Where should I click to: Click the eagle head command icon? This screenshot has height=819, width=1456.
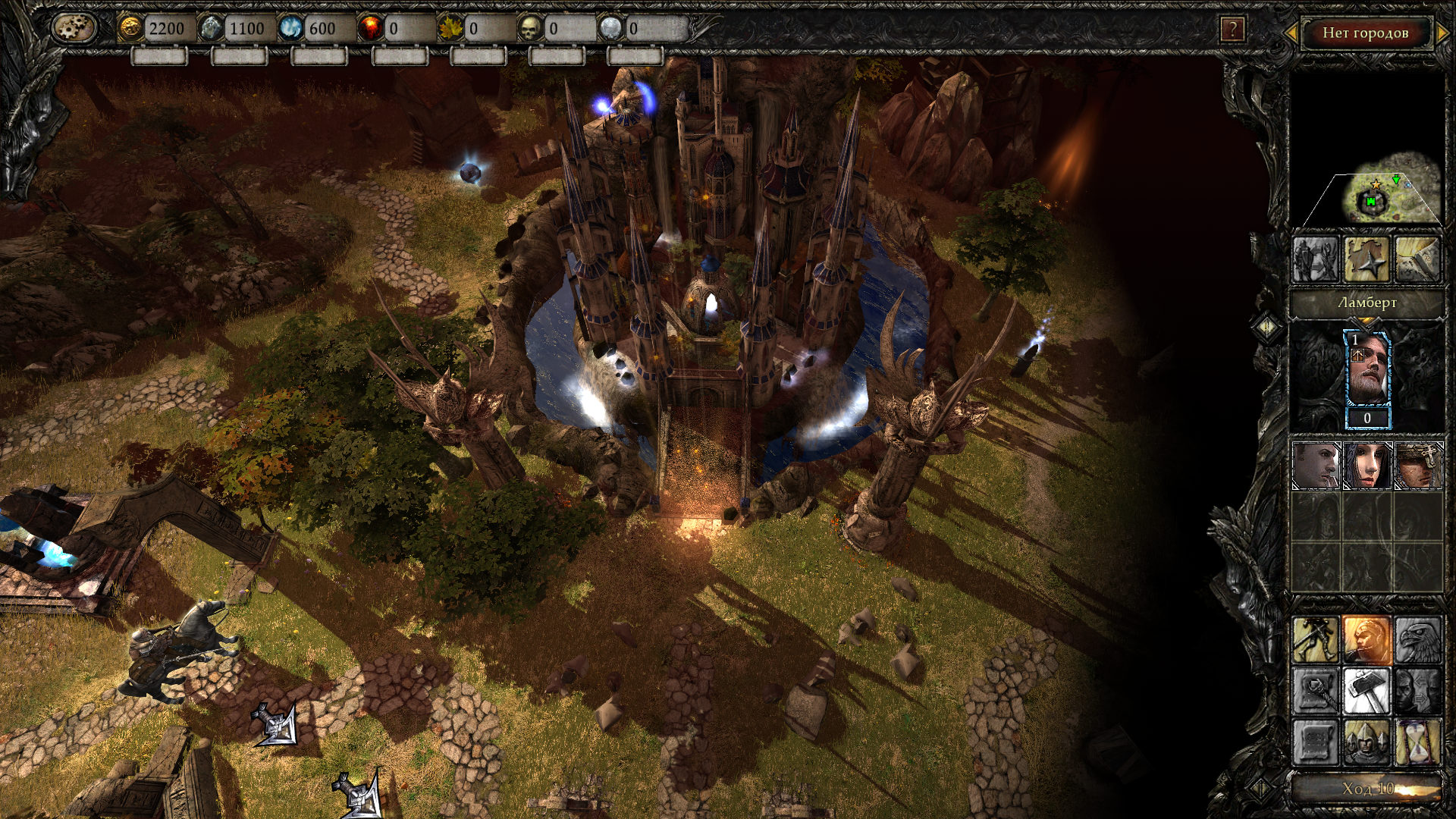pyautogui.click(x=1417, y=639)
